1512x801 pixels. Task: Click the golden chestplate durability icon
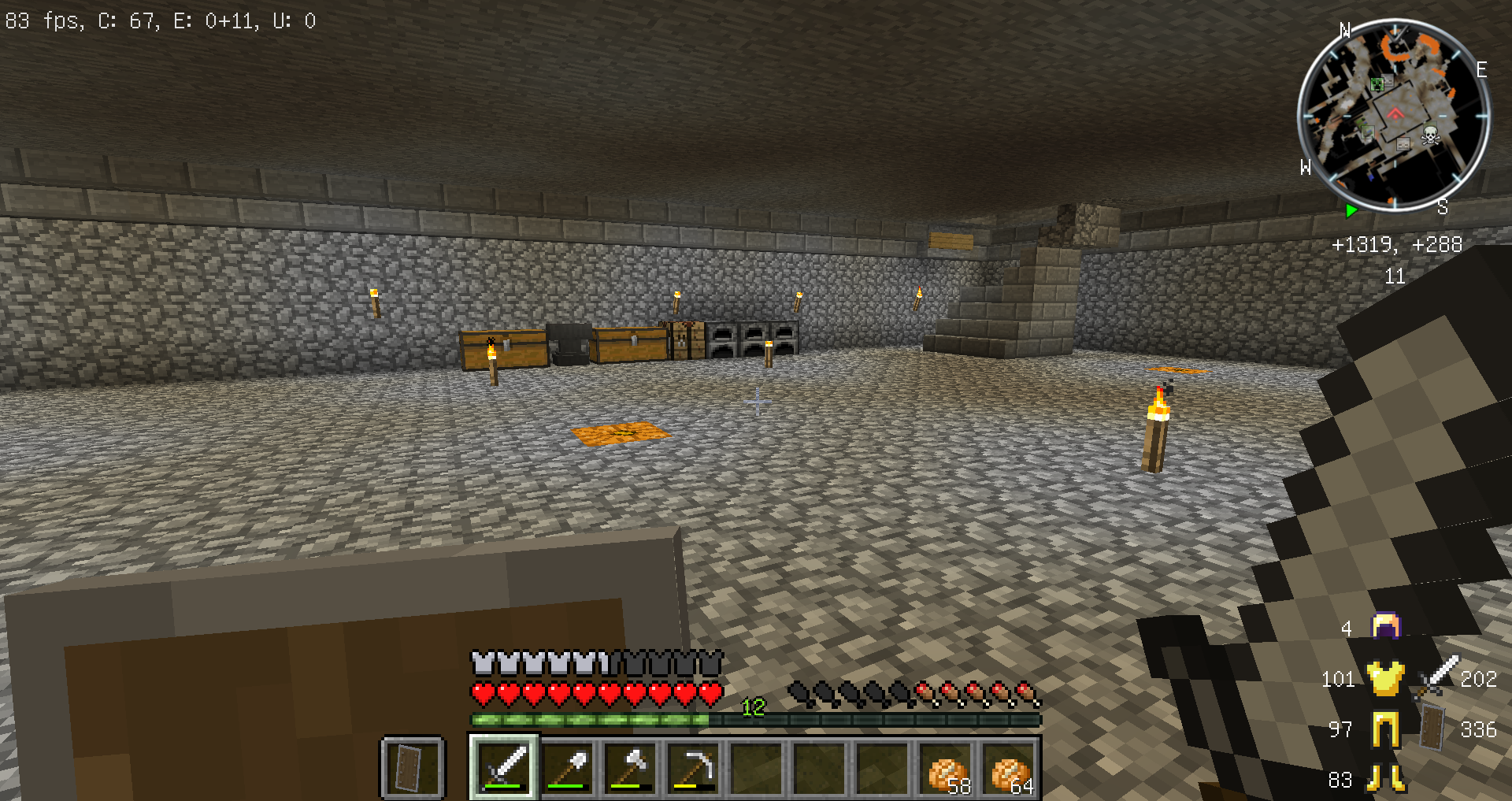pyautogui.click(x=1386, y=678)
